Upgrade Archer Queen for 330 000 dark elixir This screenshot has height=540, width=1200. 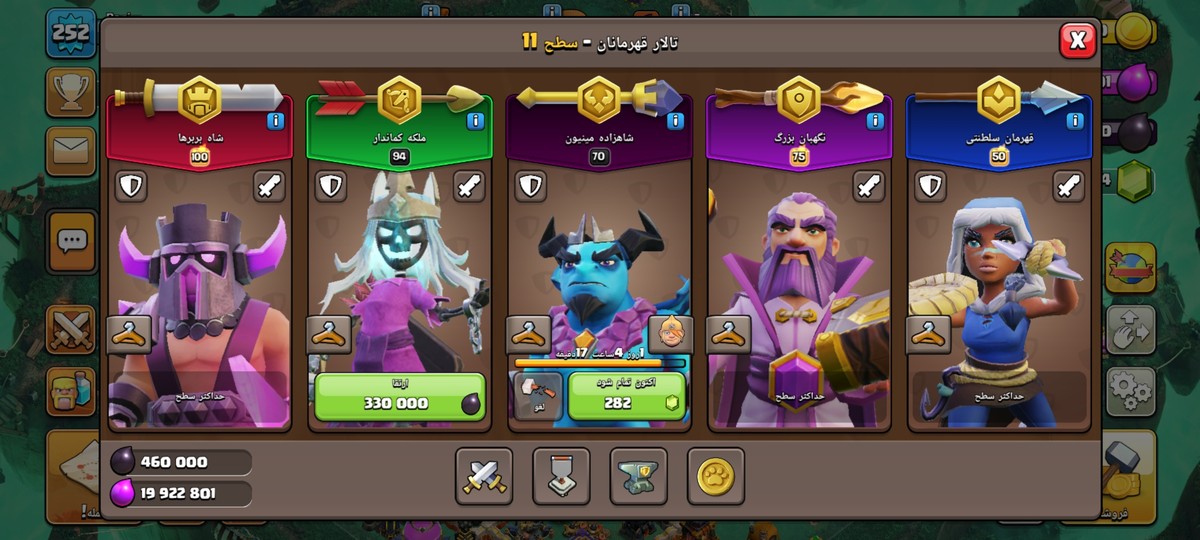click(x=399, y=396)
